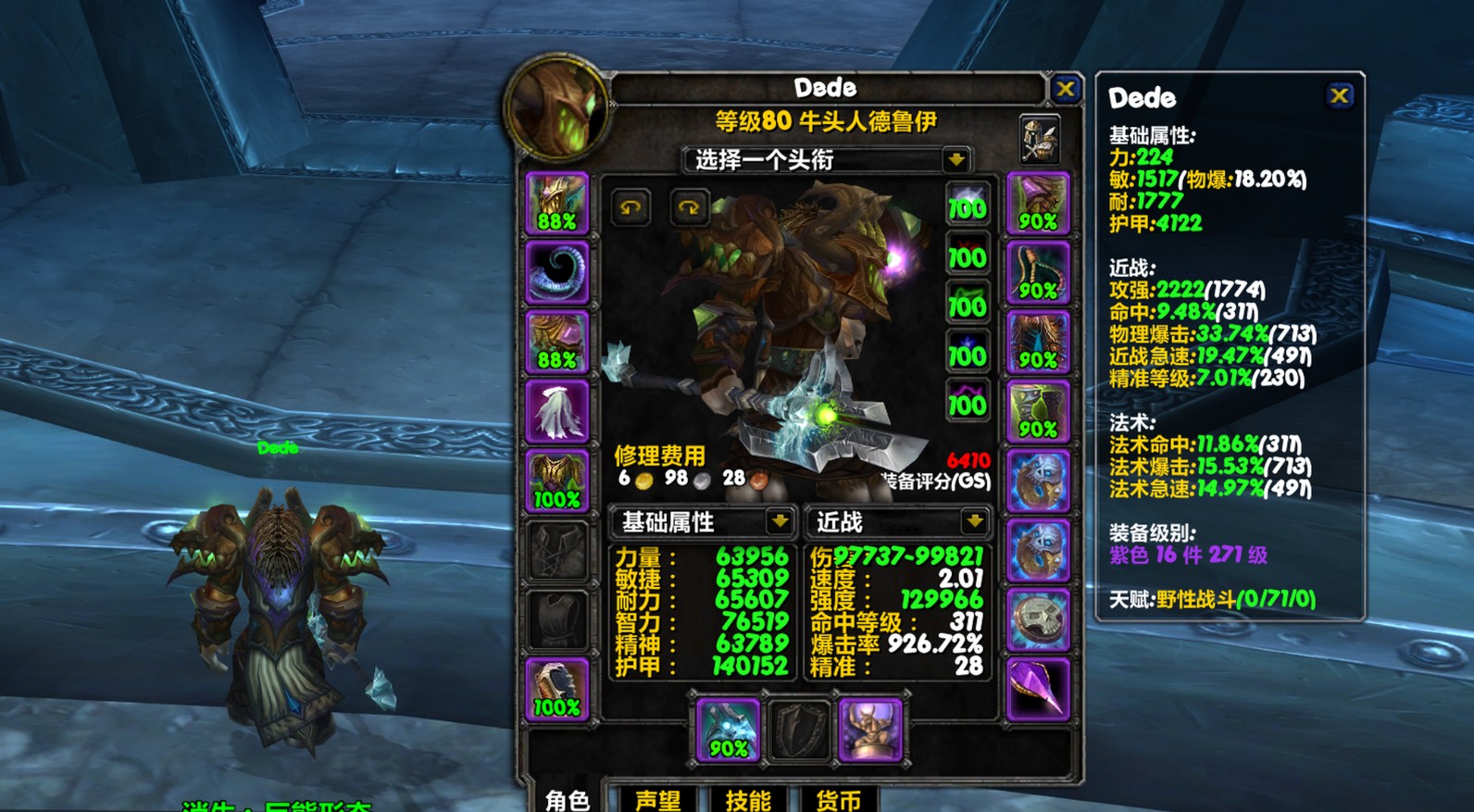This screenshot has width=1474, height=812.
Task: Select the neck slot spiral amulet
Action: pos(556,272)
